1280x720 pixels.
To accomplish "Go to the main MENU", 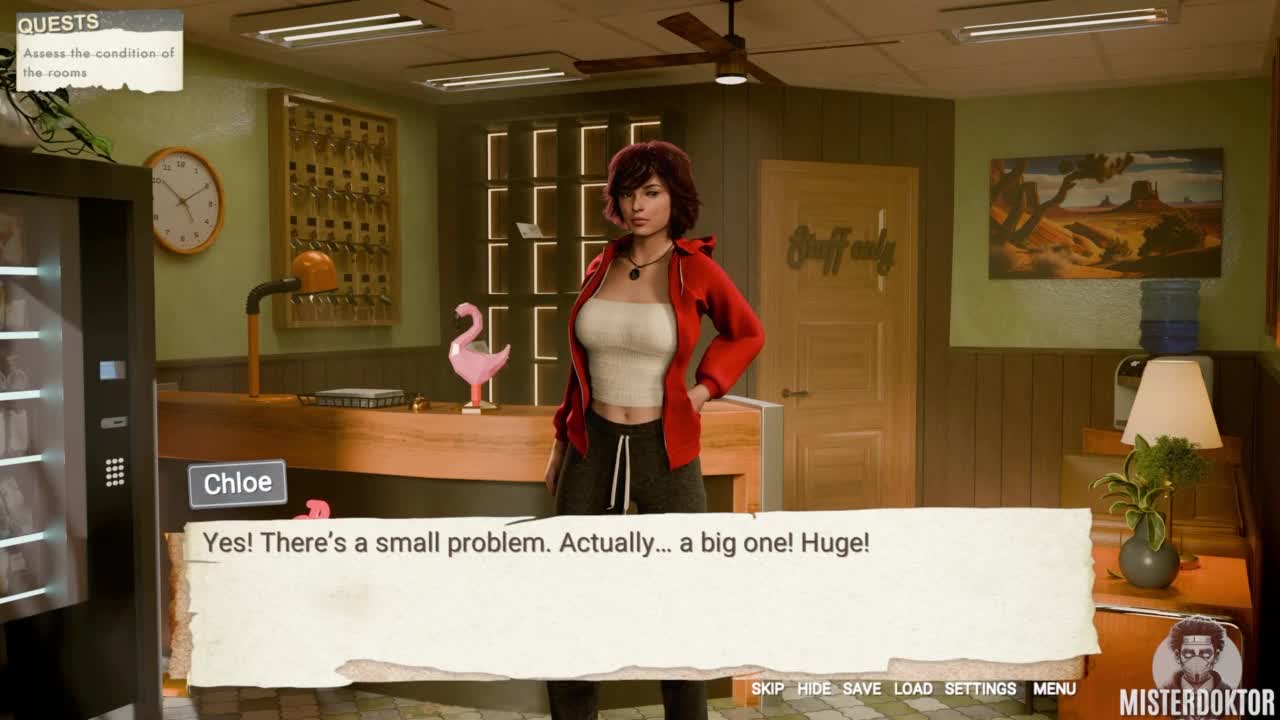I will pyautogui.click(x=1054, y=689).
